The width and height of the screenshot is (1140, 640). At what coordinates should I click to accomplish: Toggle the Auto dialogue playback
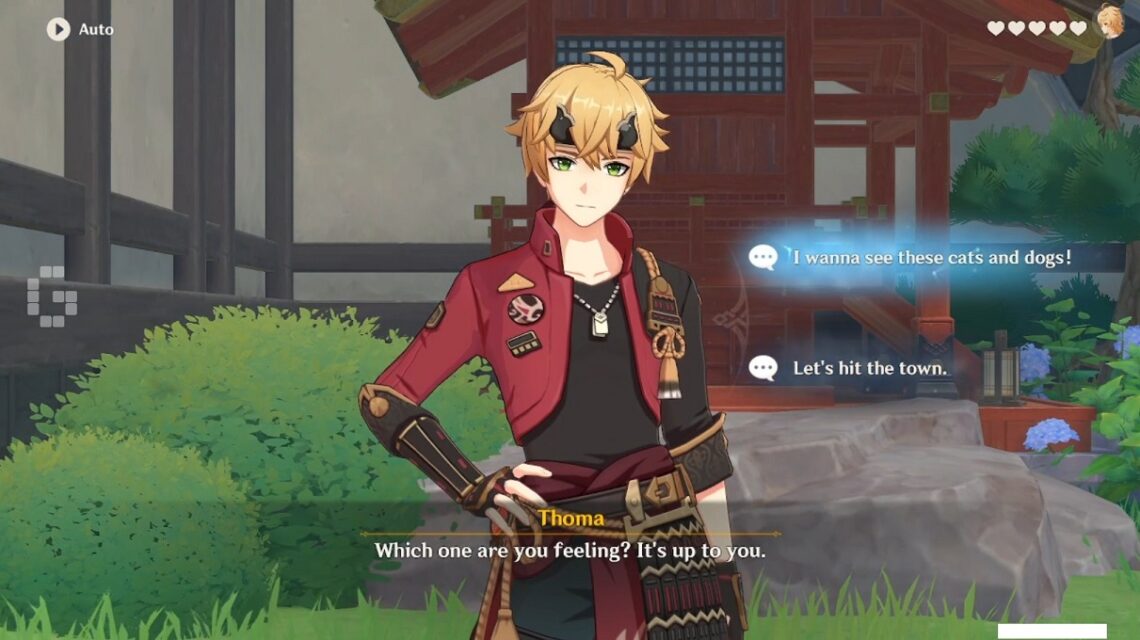[58, 29]
